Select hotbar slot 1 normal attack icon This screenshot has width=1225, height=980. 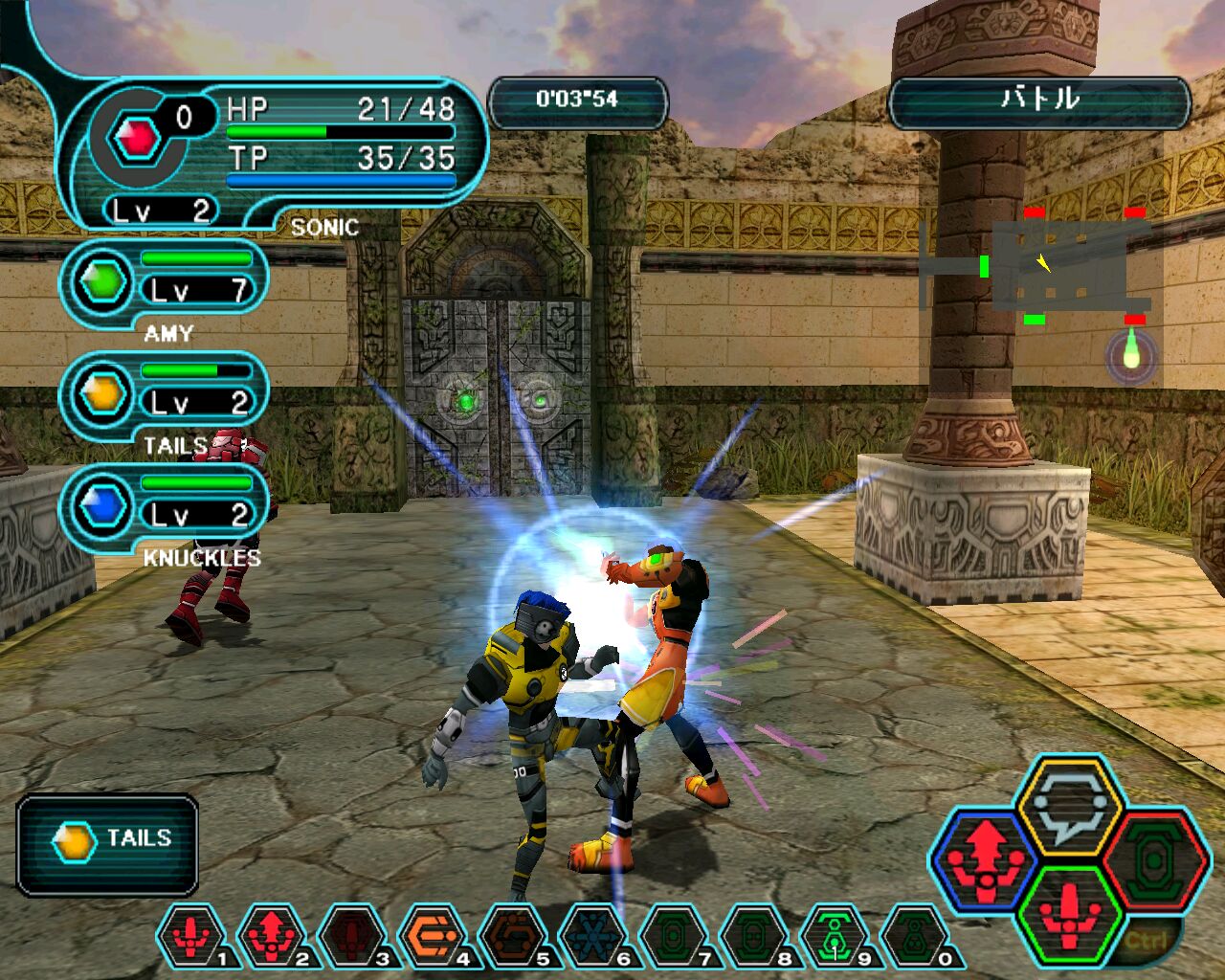(191, 936)
